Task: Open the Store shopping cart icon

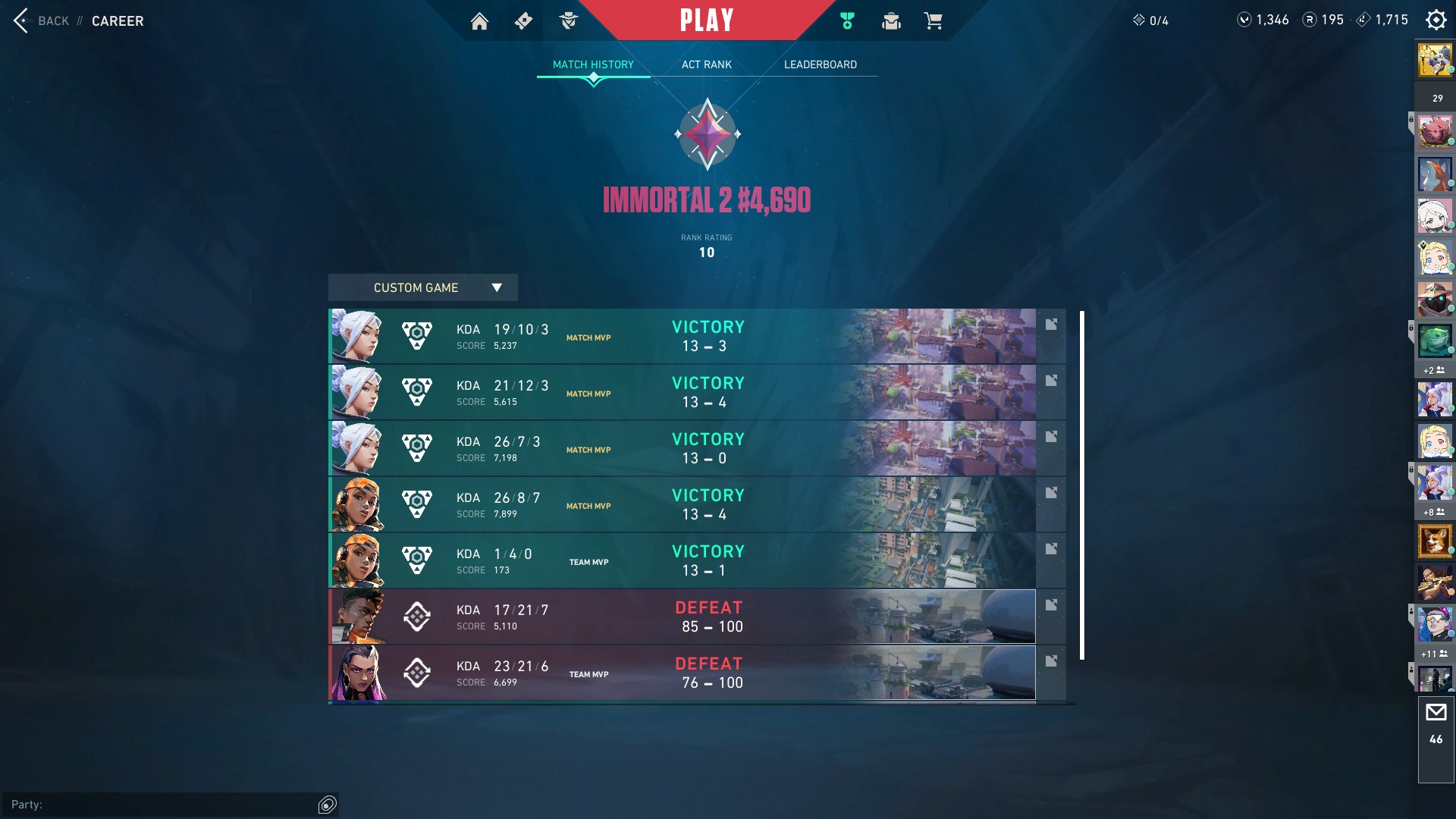Action: click(934, 21)
